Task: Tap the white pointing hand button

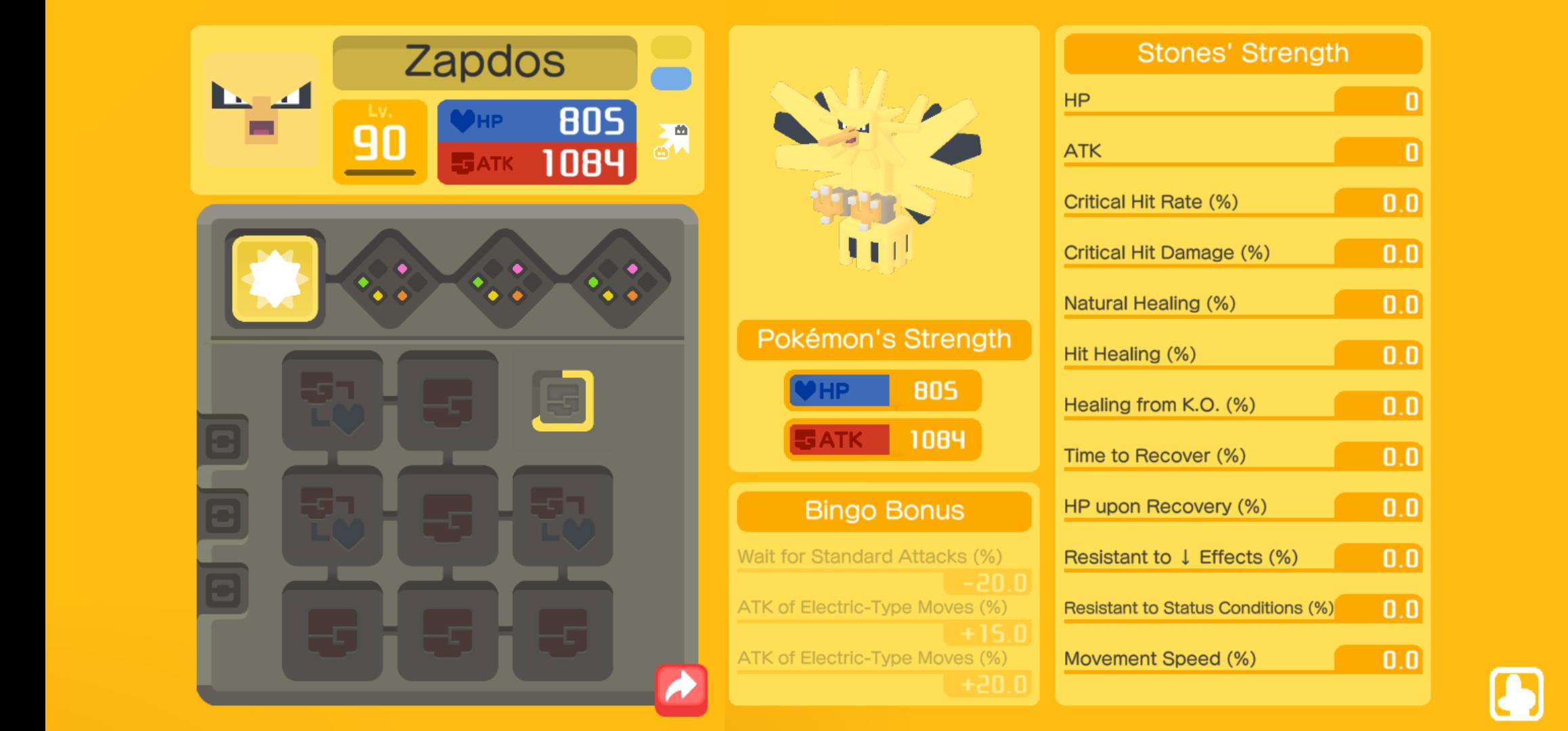Action: pyautogui.click(x=1516, y=694)
